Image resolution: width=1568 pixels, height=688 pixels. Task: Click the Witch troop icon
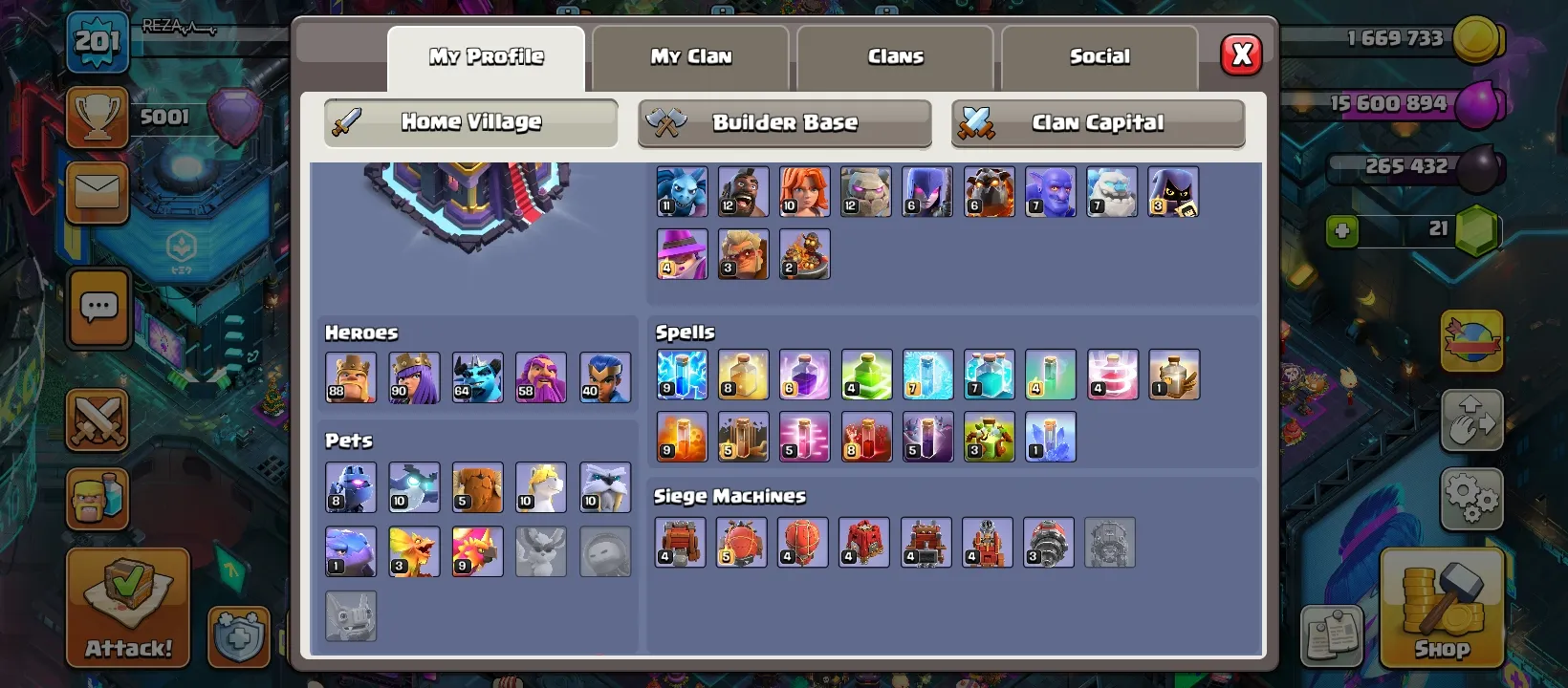point(927,191)
